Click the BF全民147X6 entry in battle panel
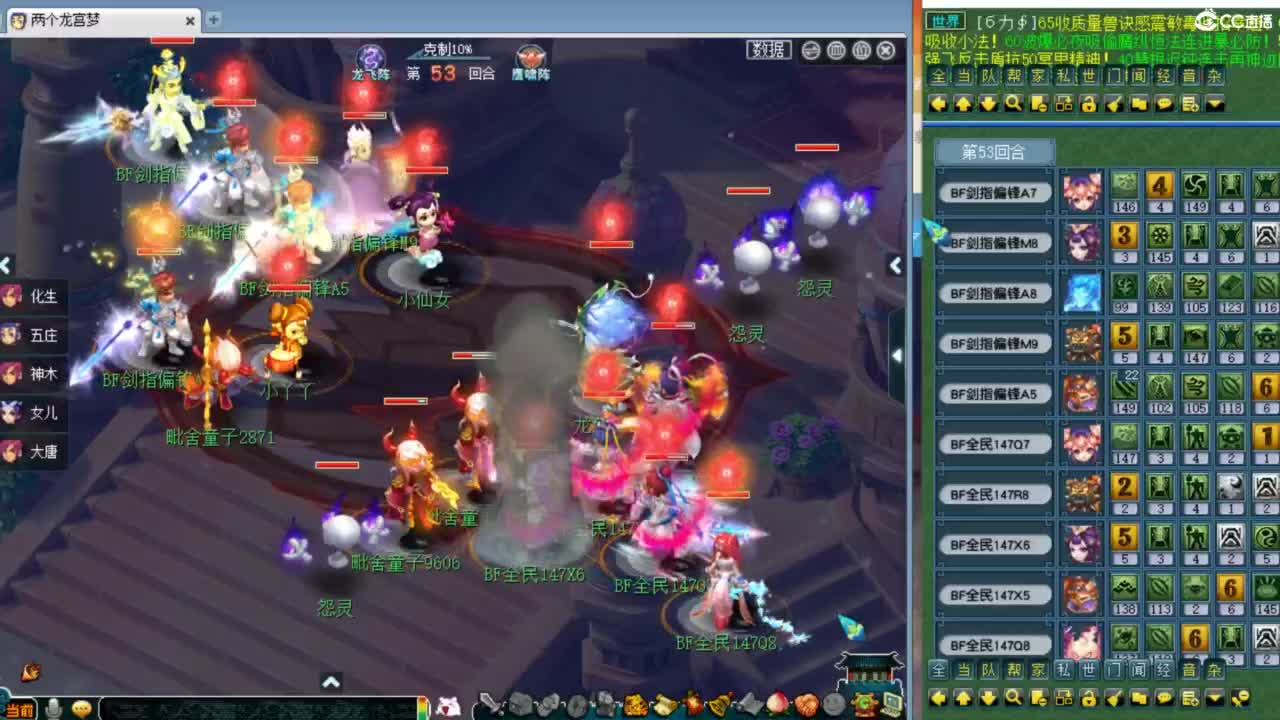 click(x=993, y=544)
